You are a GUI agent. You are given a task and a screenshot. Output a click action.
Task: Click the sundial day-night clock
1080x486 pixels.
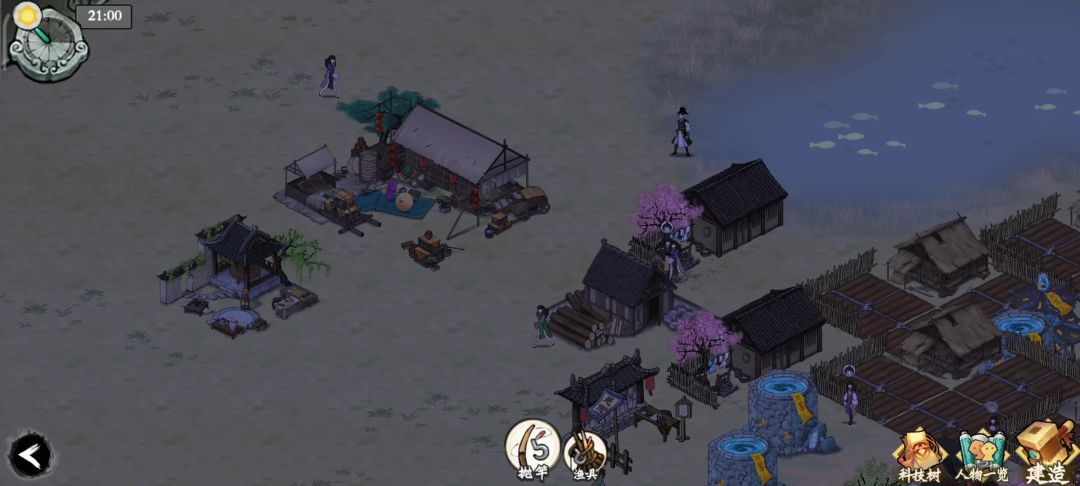click(47, 41)
